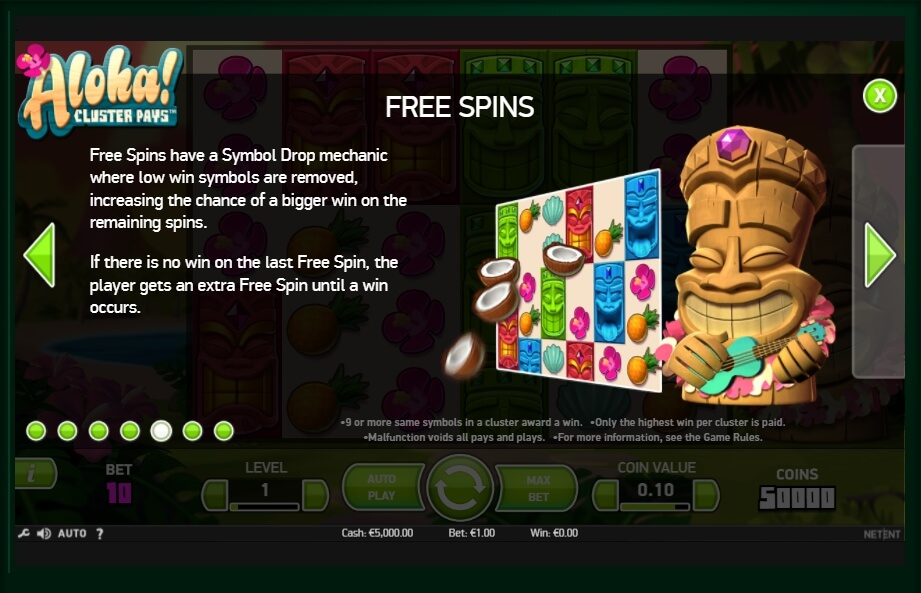Lower the Coin Value
Screen dimensions: 921x593
coord(606,494)
